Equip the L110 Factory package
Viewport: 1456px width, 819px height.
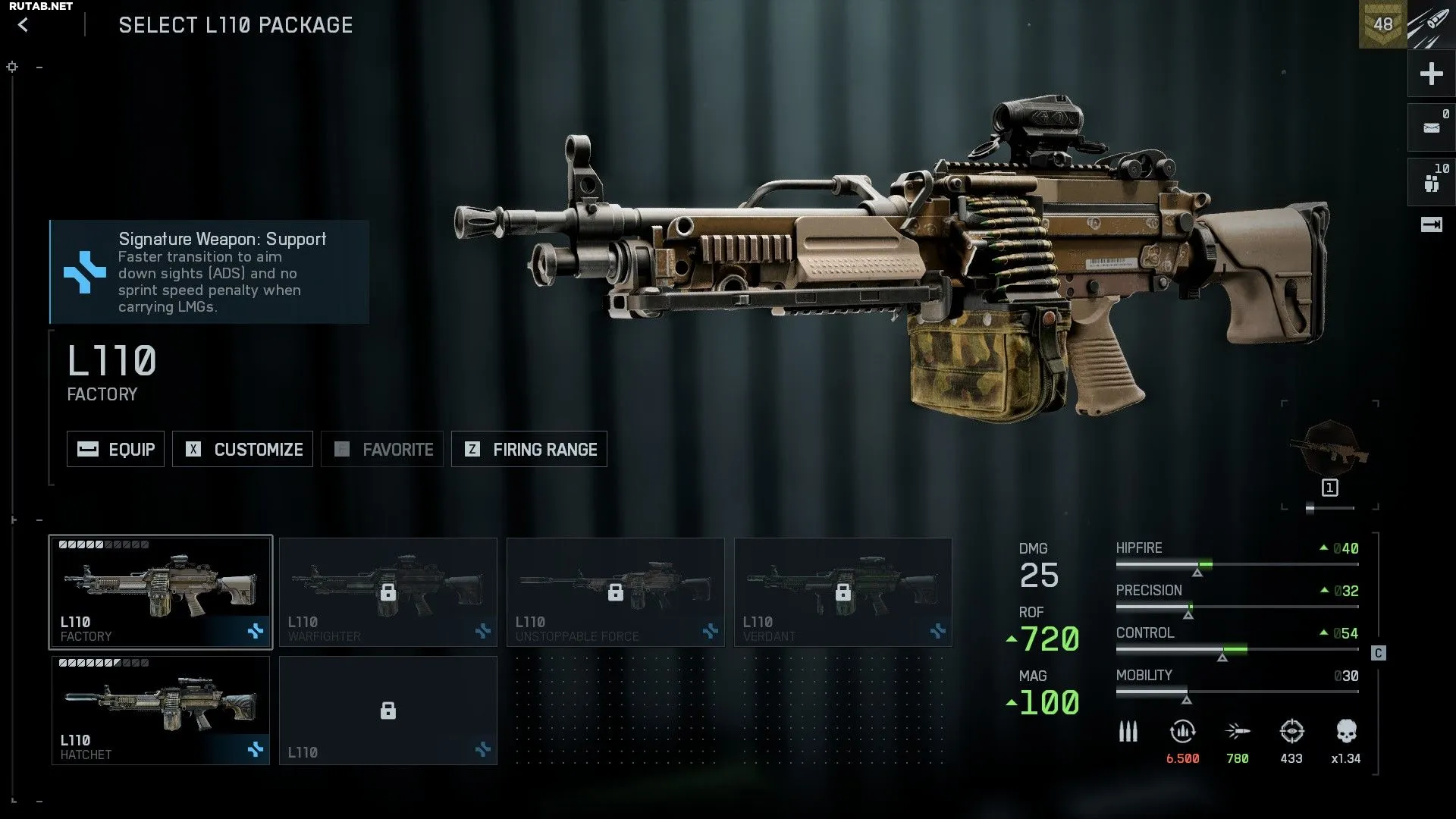pos(115,449)
